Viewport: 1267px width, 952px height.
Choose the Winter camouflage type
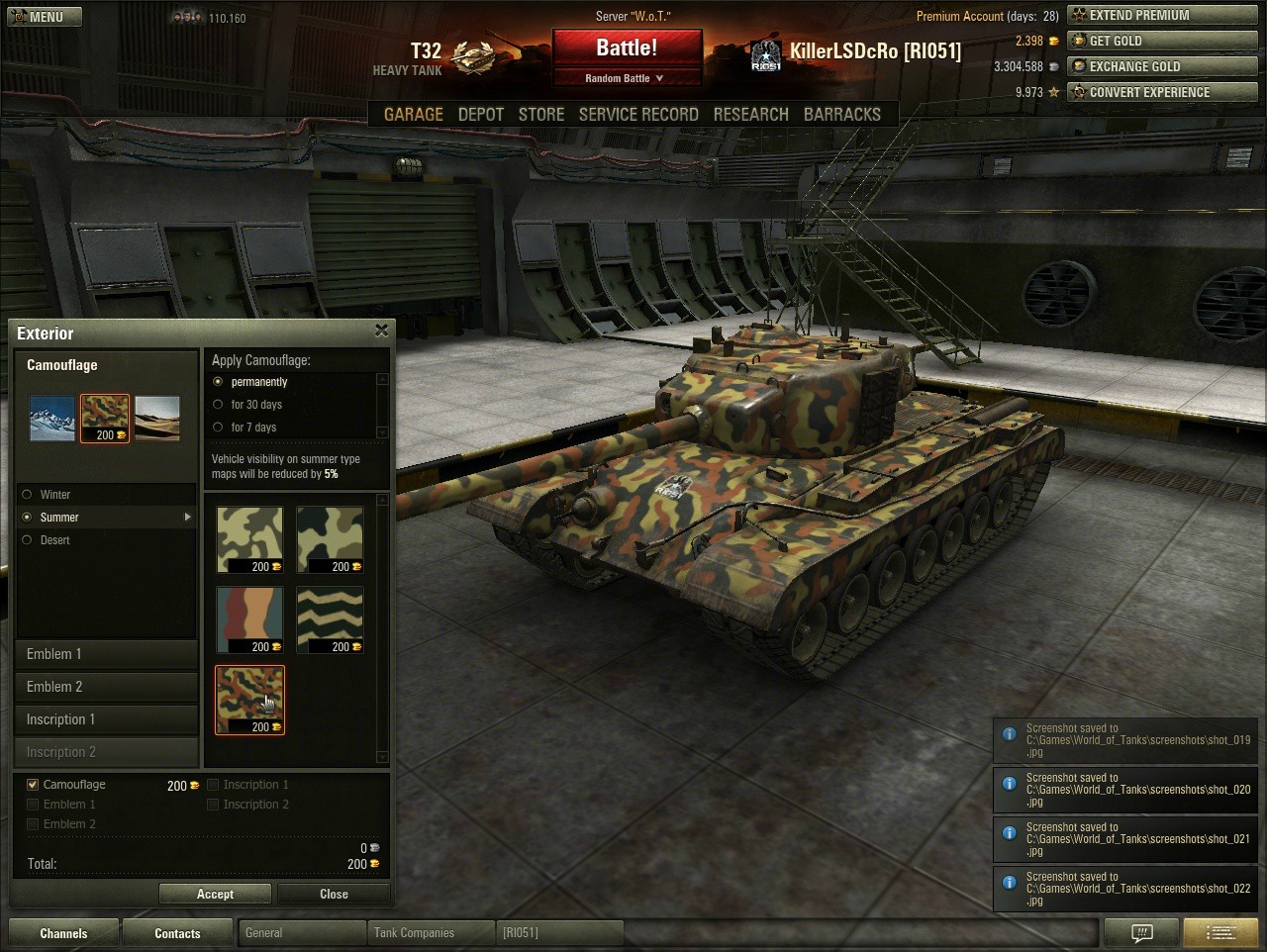pos(28,495)
